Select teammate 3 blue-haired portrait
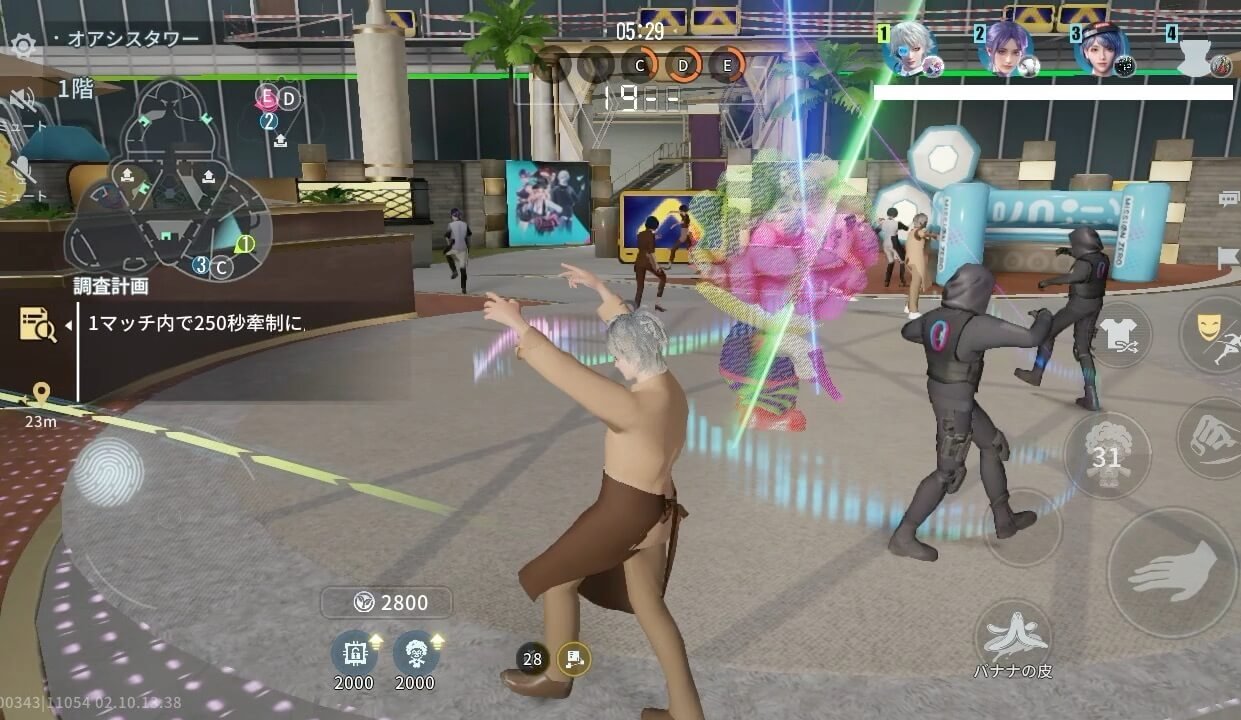 point(1102,49)
